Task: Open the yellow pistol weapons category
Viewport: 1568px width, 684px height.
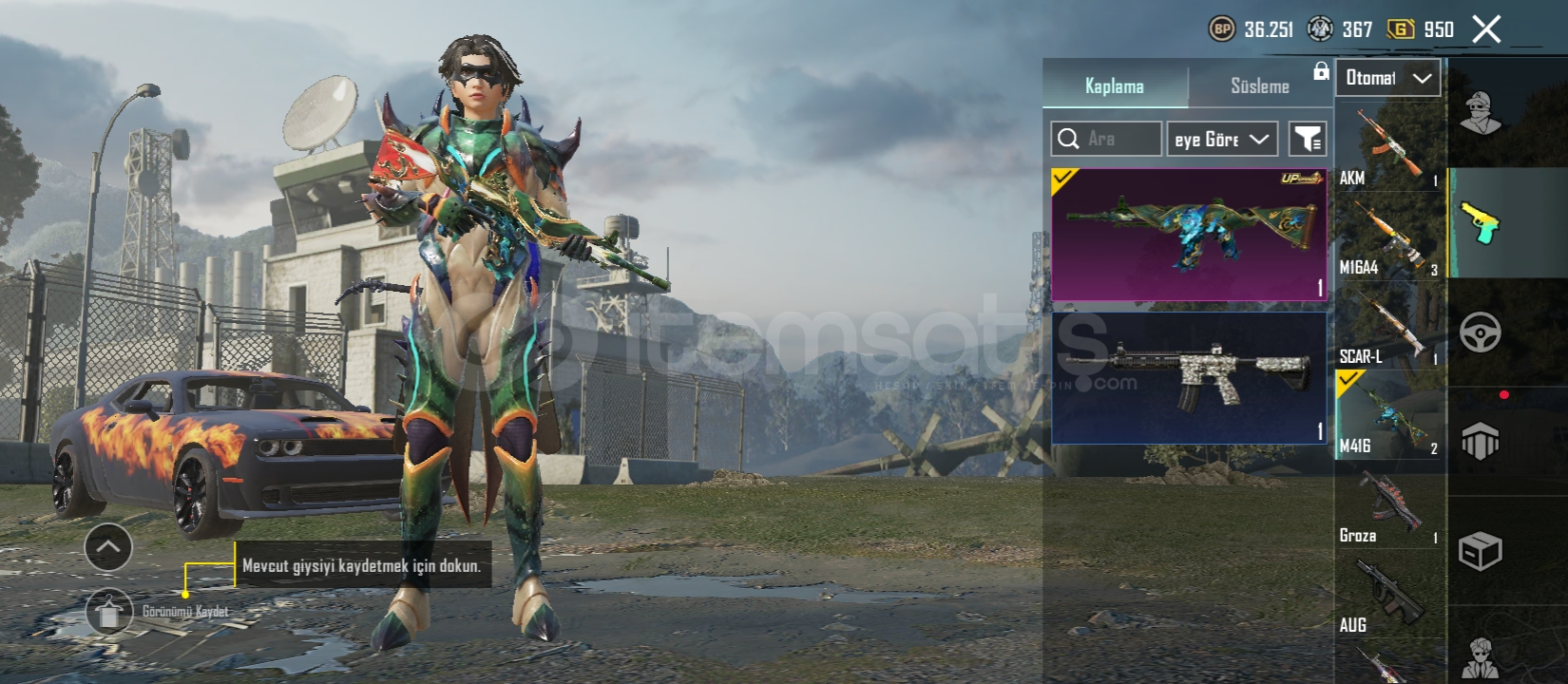Action: click(x=1480, y=222)
